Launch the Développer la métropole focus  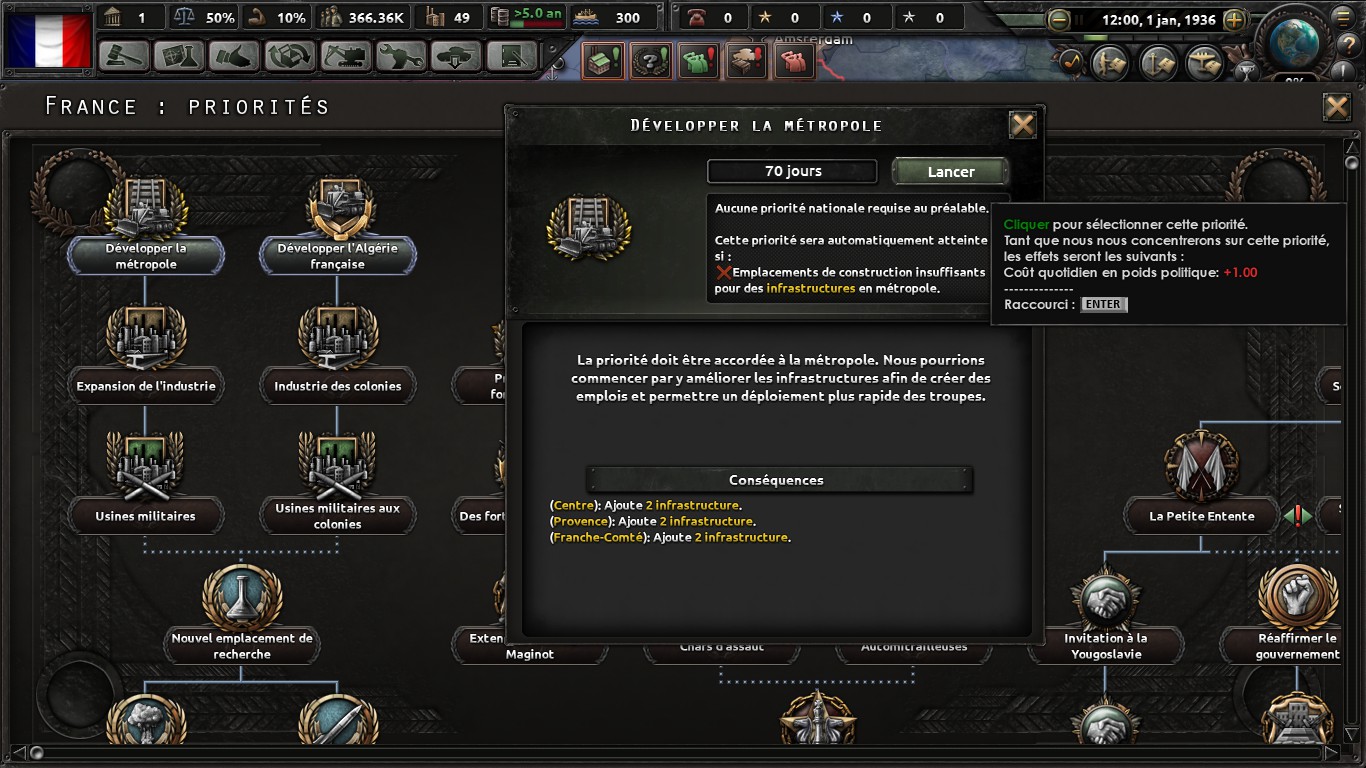click(950, 172)
